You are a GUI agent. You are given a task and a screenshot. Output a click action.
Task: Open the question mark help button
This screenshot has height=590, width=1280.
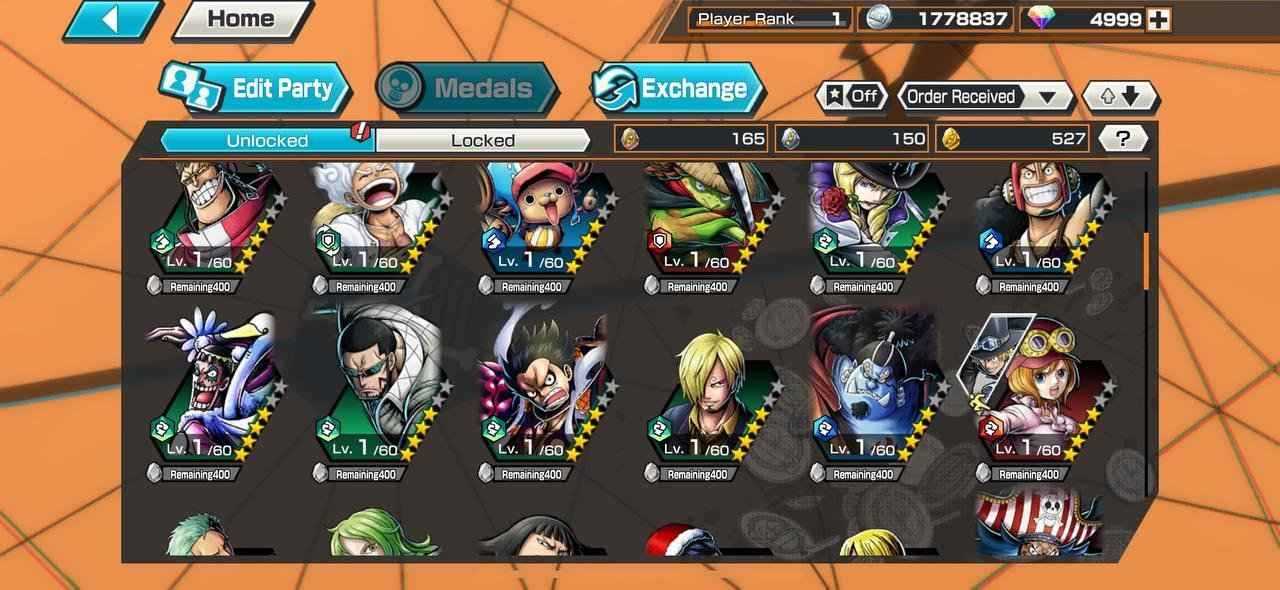(x=1123, y=139)
